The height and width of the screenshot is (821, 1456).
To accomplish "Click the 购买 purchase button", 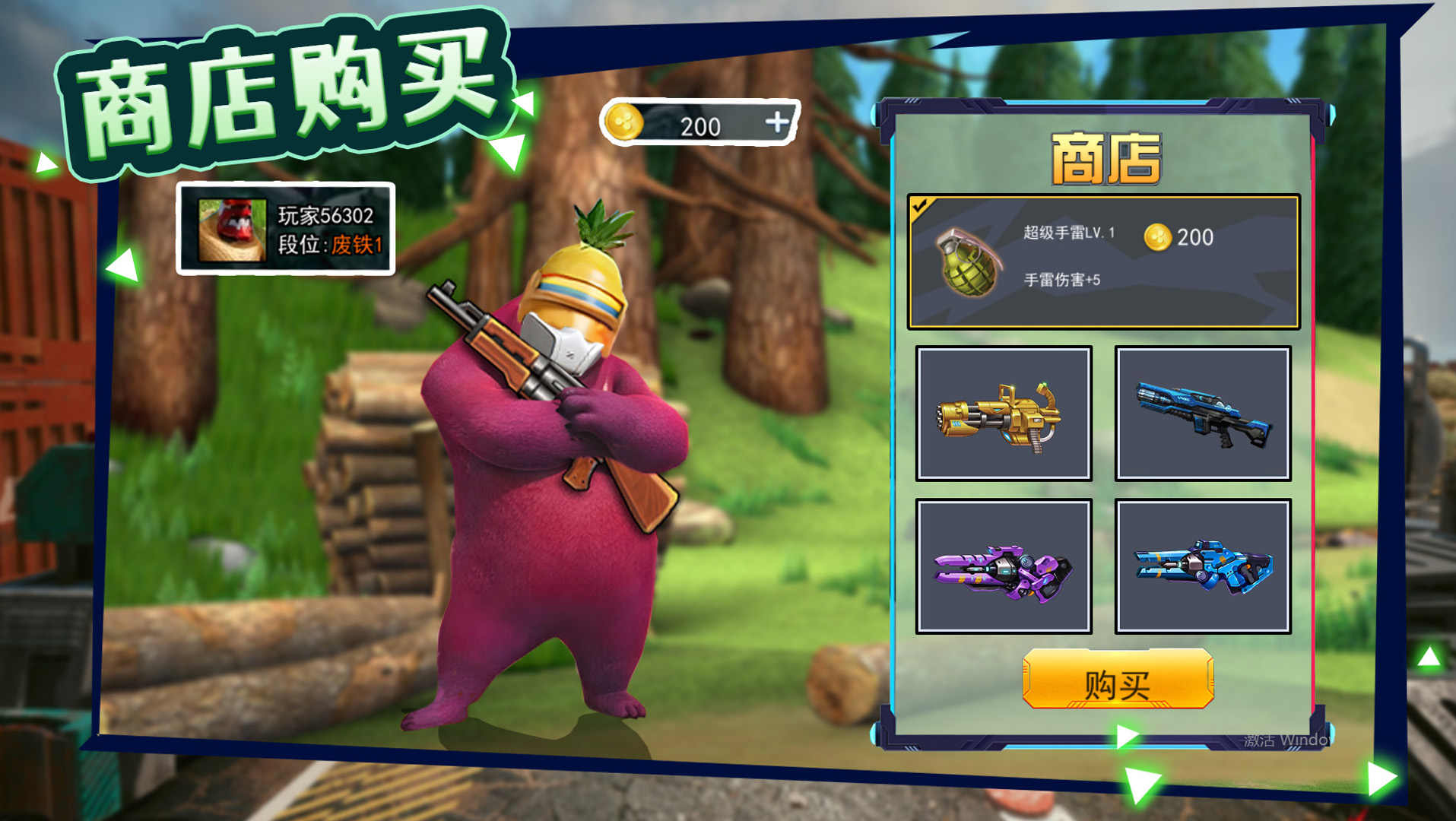I will click(x=1117, y=680).
